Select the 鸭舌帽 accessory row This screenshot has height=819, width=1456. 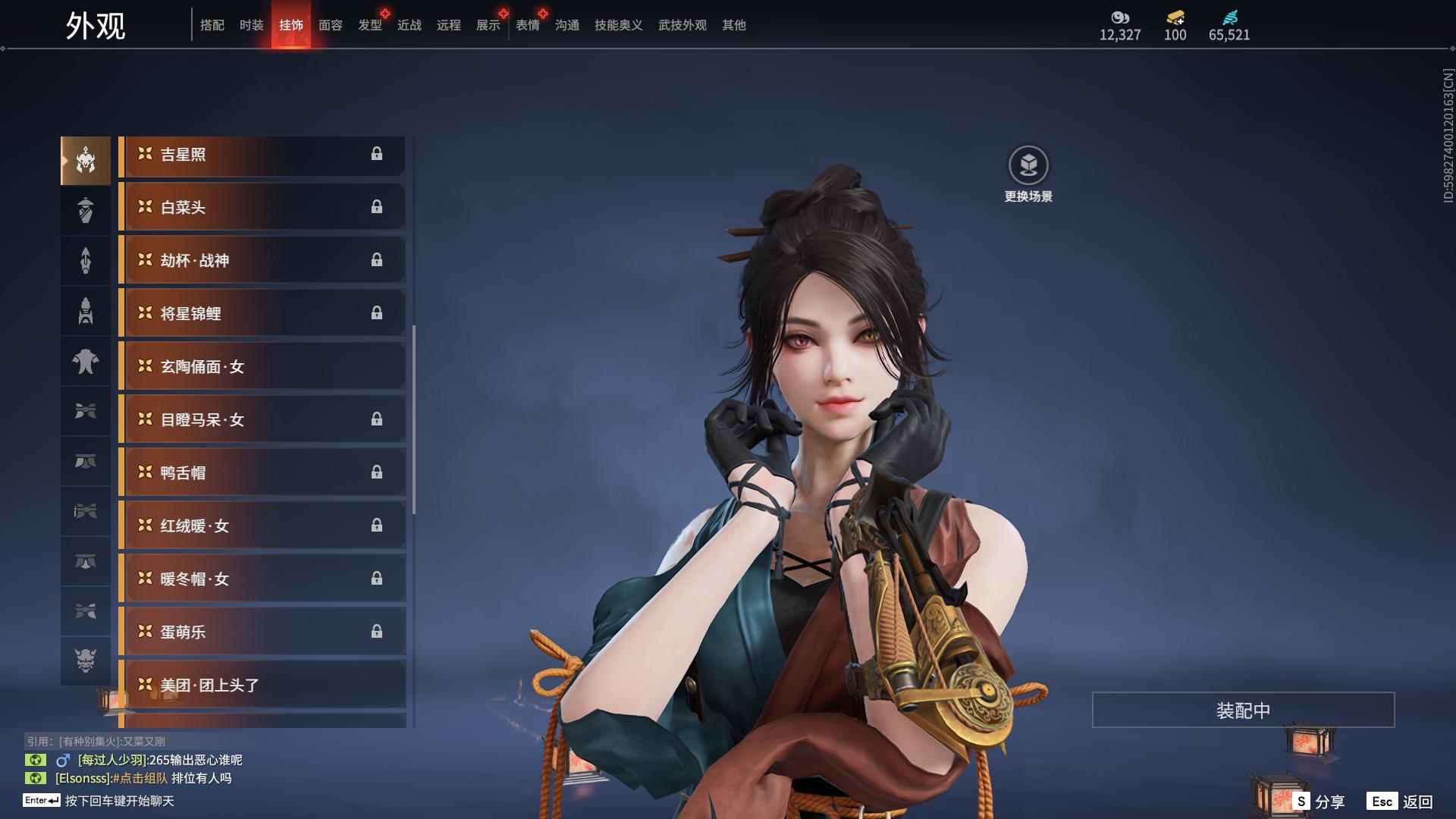pyautogui.click(x=262, y=473)
